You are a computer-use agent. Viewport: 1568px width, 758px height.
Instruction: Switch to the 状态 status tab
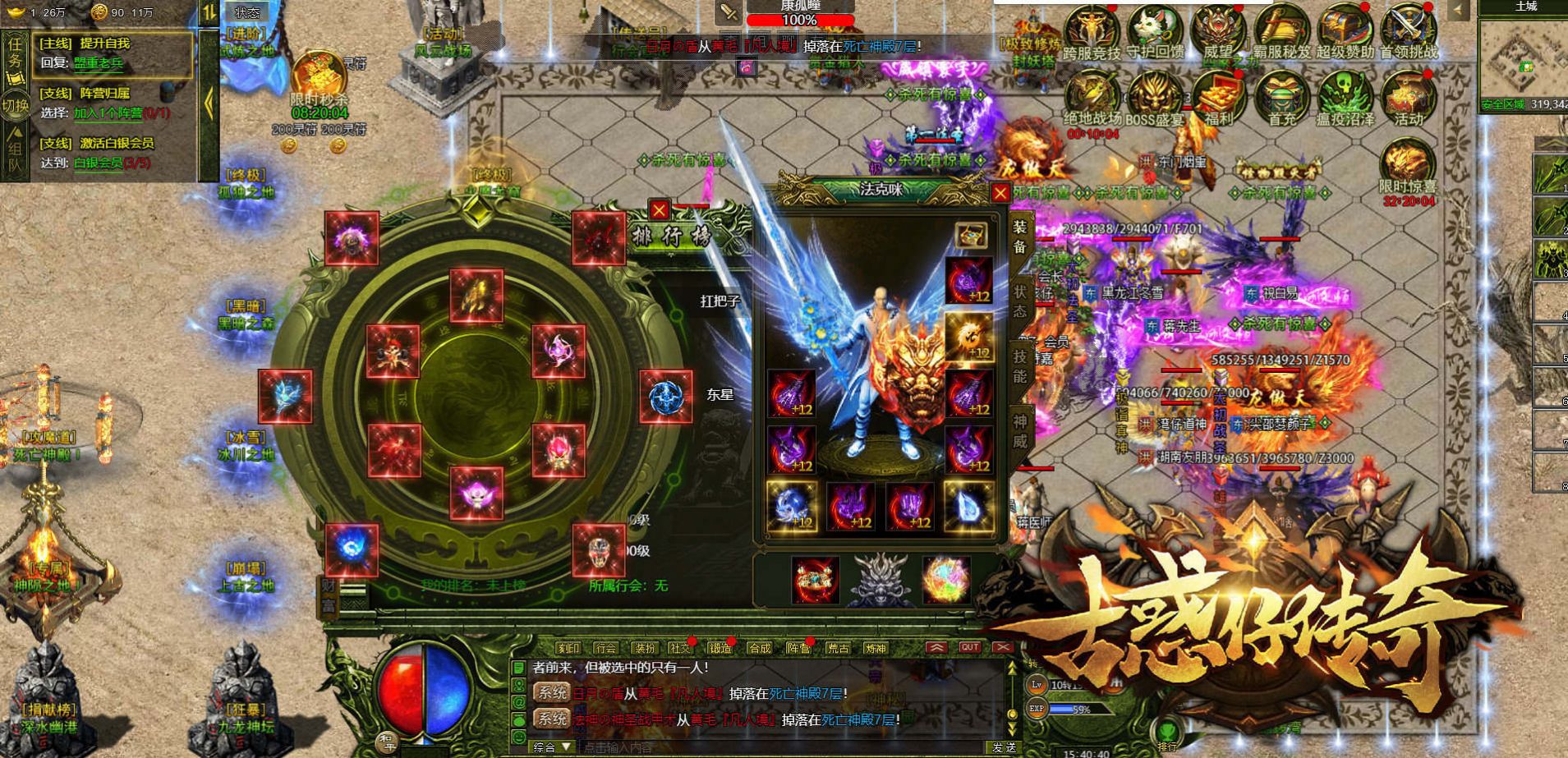[x=1019, y=301]
